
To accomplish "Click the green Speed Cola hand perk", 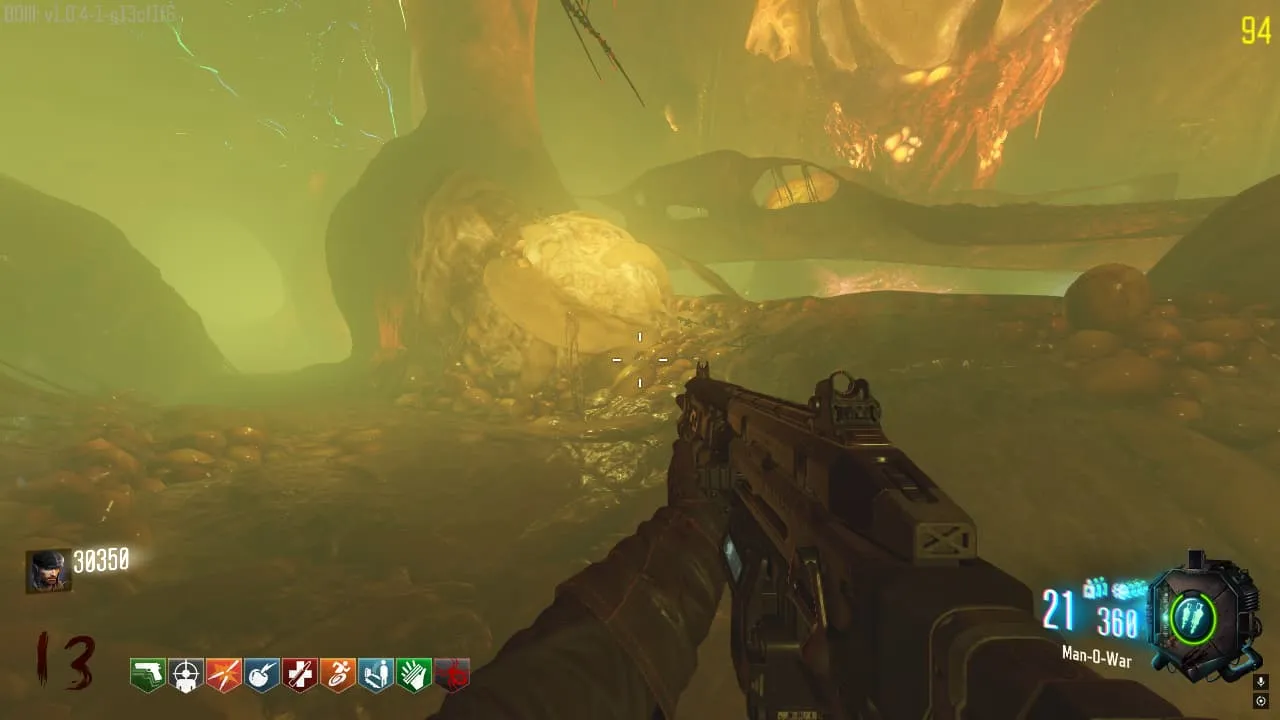I will pos(414,675).
